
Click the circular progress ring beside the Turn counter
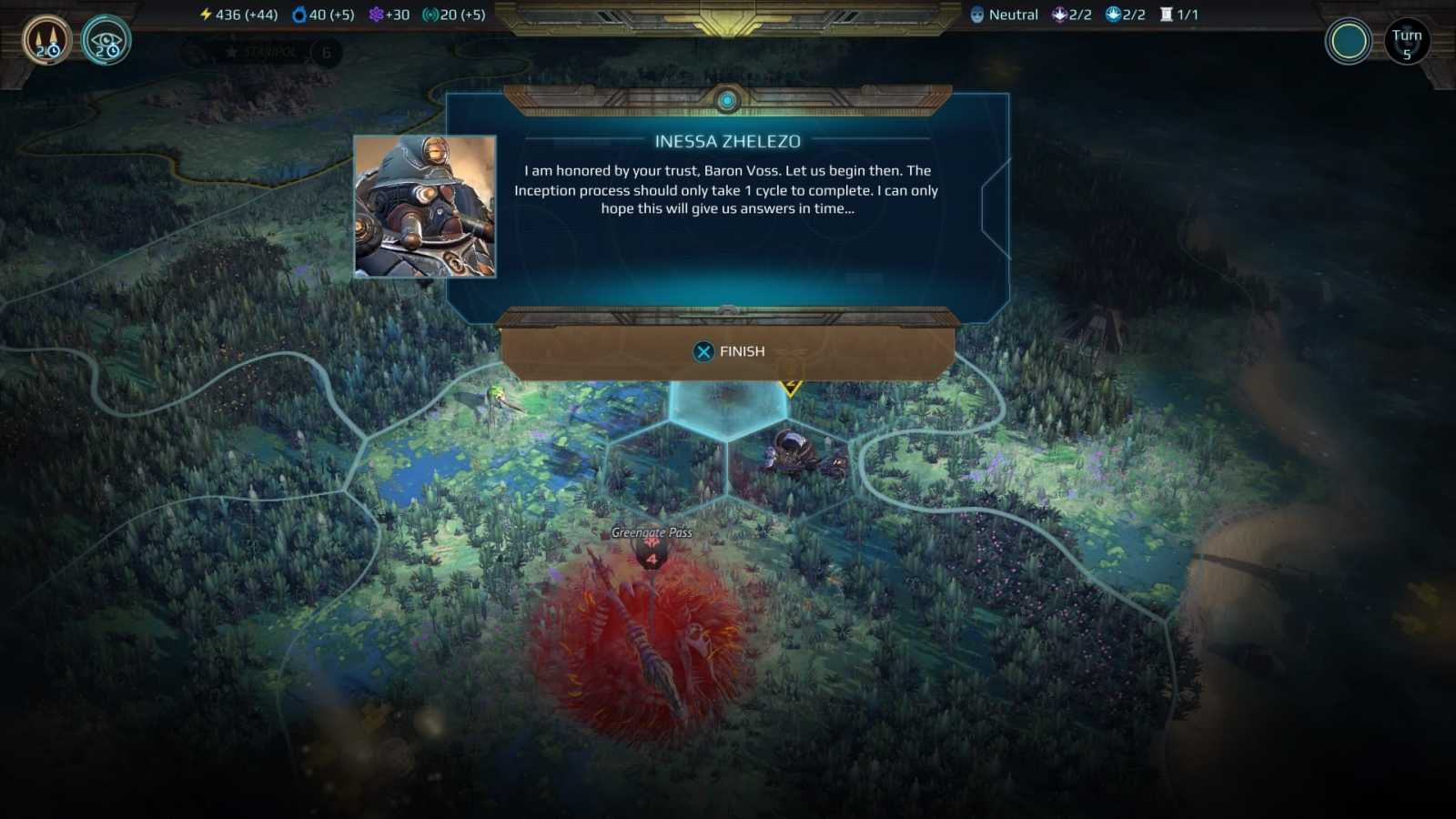(1350, 41)
